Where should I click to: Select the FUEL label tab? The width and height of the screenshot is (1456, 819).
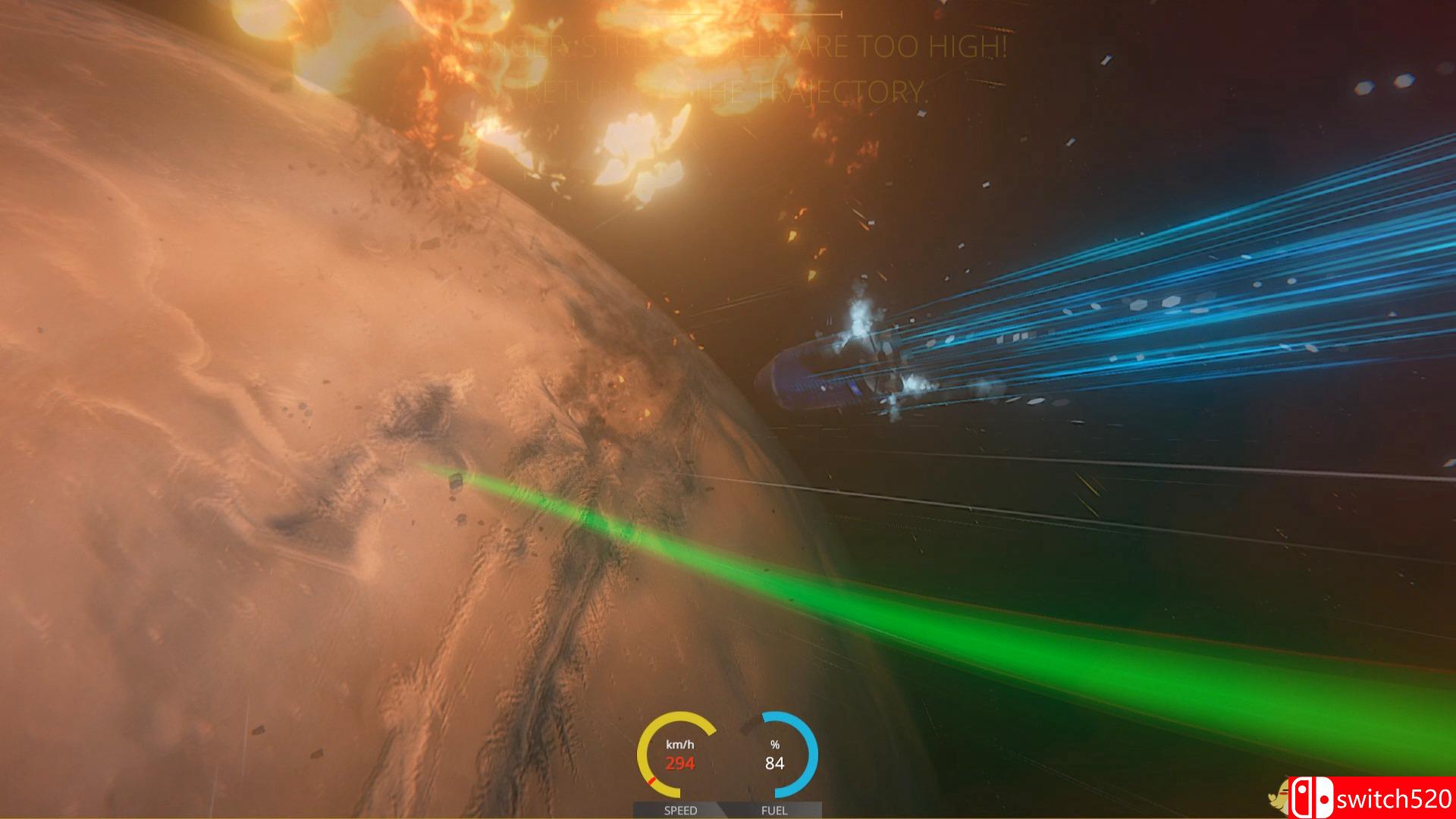775,811
